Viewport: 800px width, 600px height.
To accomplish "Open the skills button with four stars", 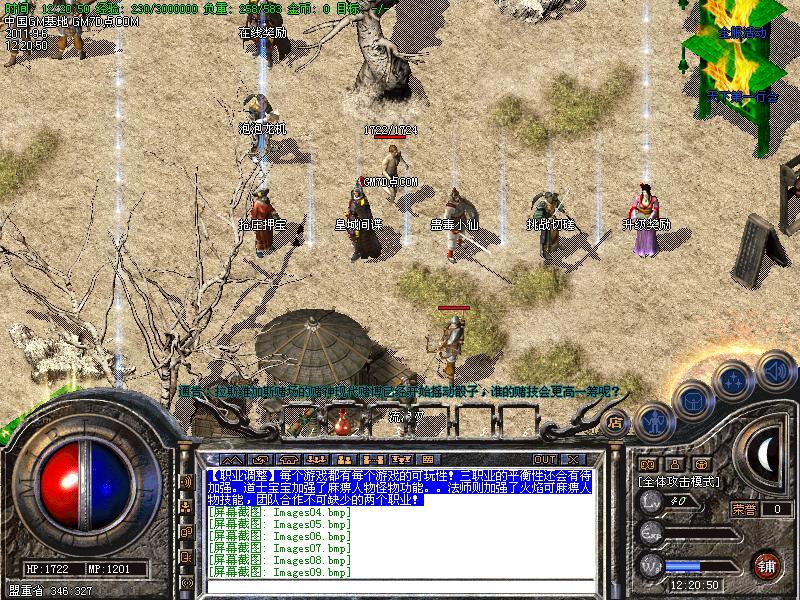I will (734, 380).
